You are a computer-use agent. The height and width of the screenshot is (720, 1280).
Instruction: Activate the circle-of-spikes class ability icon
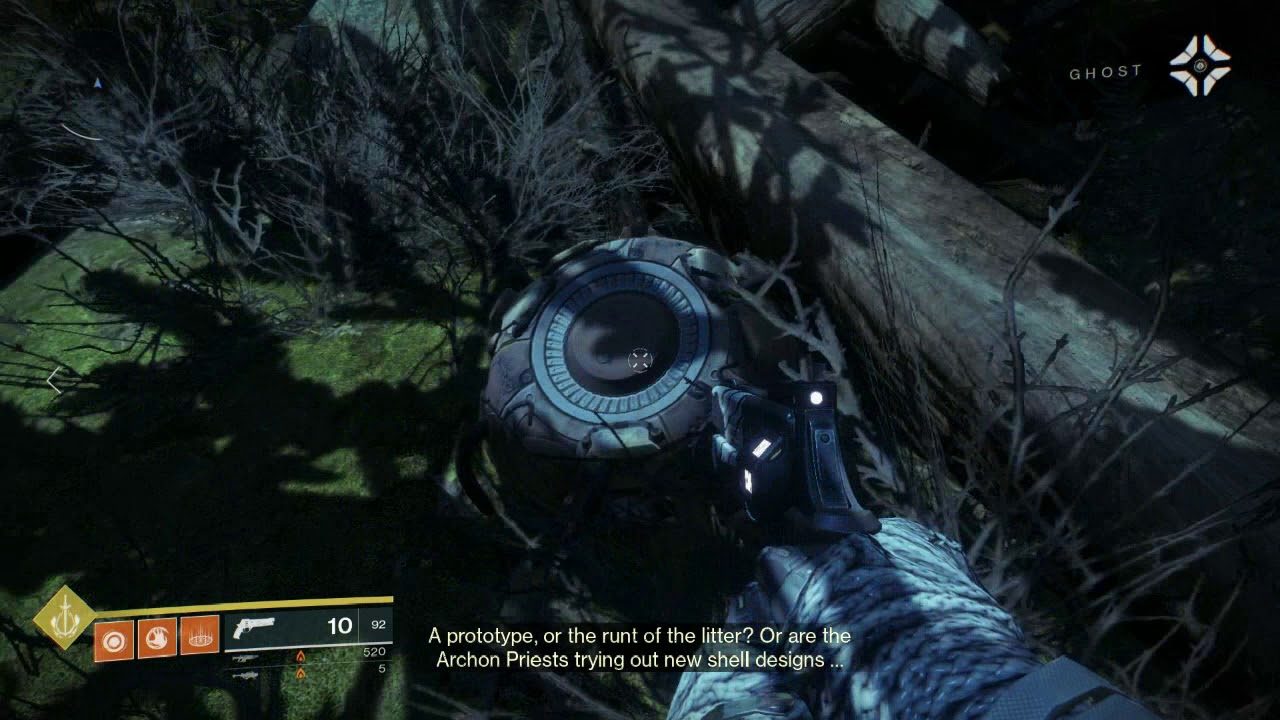click(x=200, y=636)
